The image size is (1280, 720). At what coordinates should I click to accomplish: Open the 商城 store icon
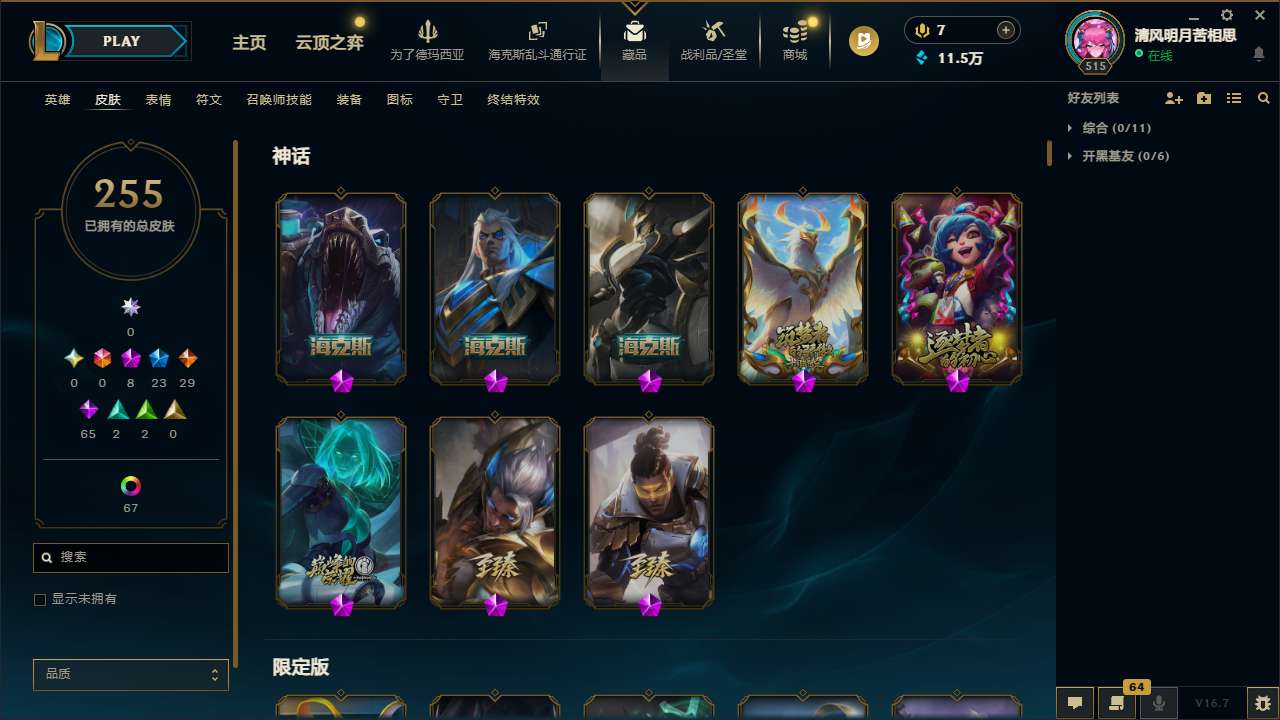click(795, 40)
